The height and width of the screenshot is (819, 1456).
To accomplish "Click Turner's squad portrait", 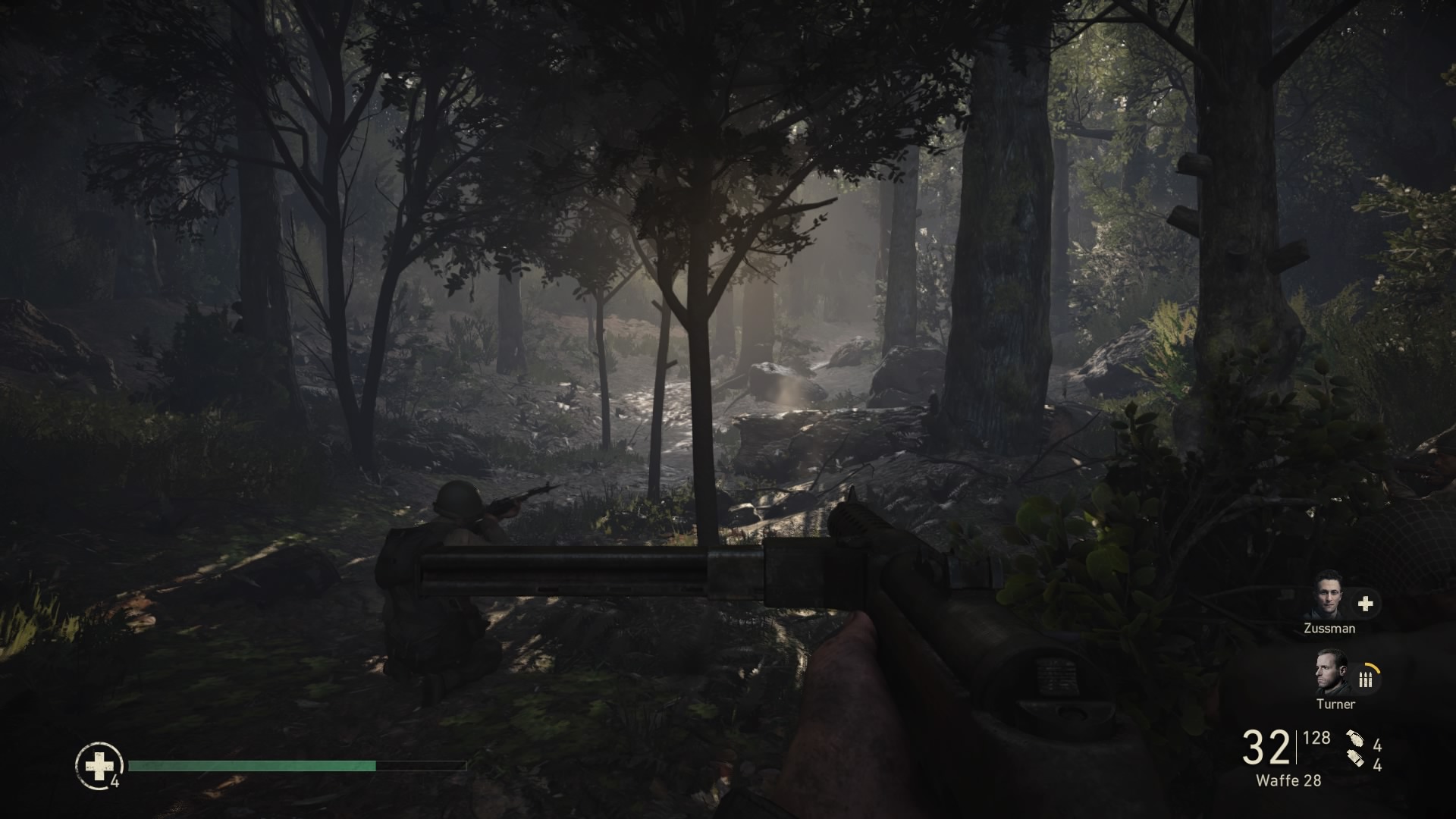I will (x=1332, y=673).
